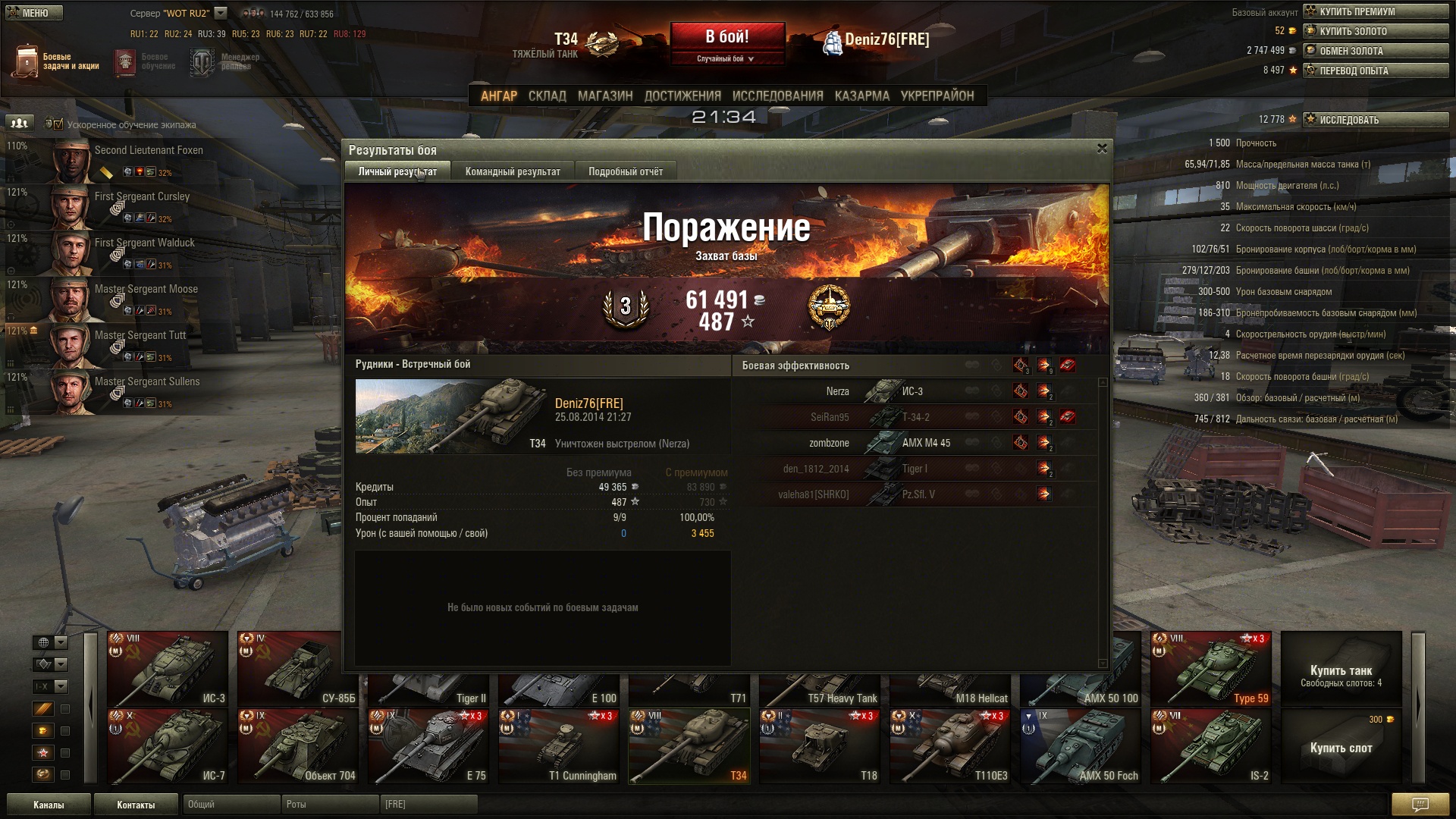1456x819 pixels.
Task: Open ОБМЕН ЗОЛОТА exchange
Action: (1376, 51)
